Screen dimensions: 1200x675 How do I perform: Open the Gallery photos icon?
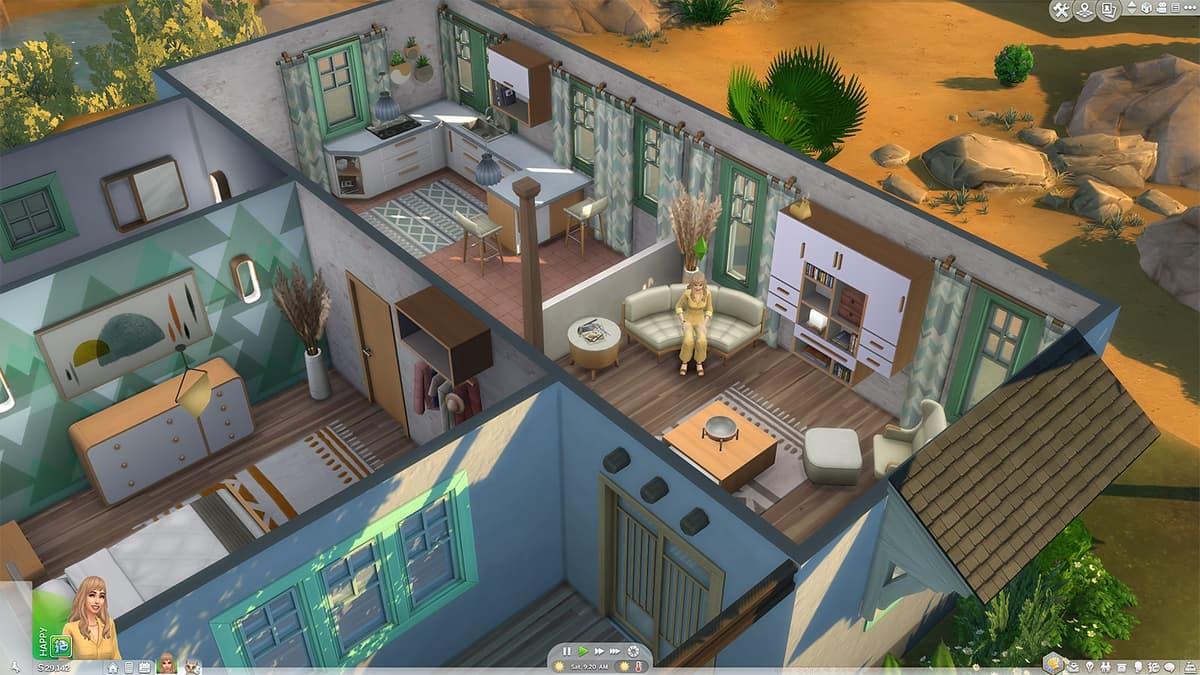click(x=1109, y=10)
